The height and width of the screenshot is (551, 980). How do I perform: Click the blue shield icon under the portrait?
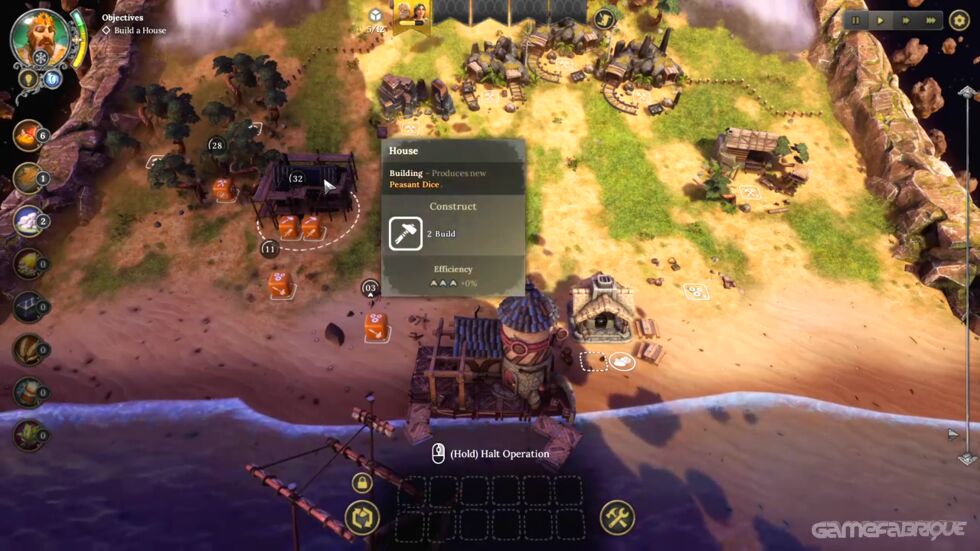click(x=51, y=78)
